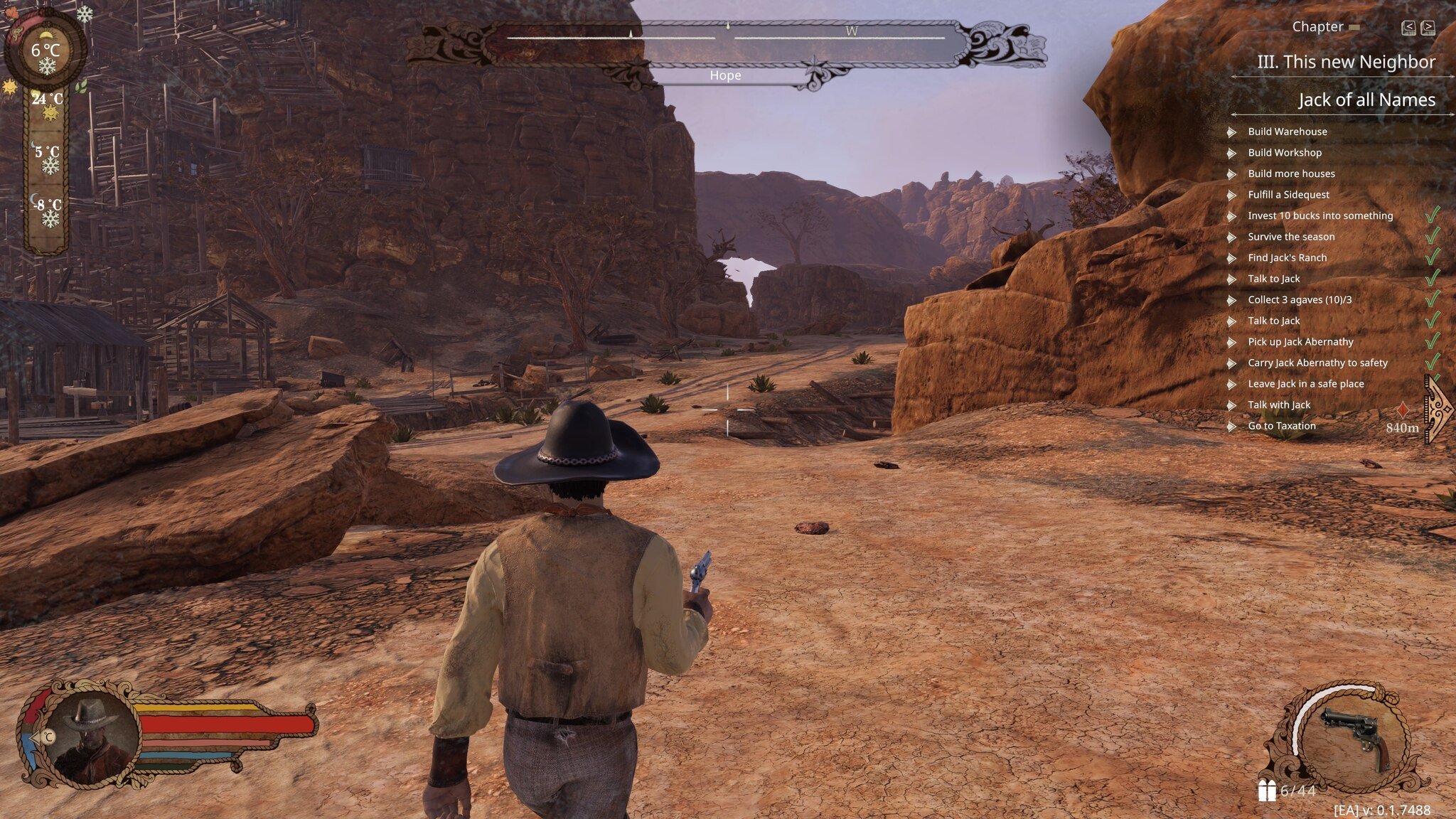Select the current 6 °C temperature dial

click(x=46, y=51)
